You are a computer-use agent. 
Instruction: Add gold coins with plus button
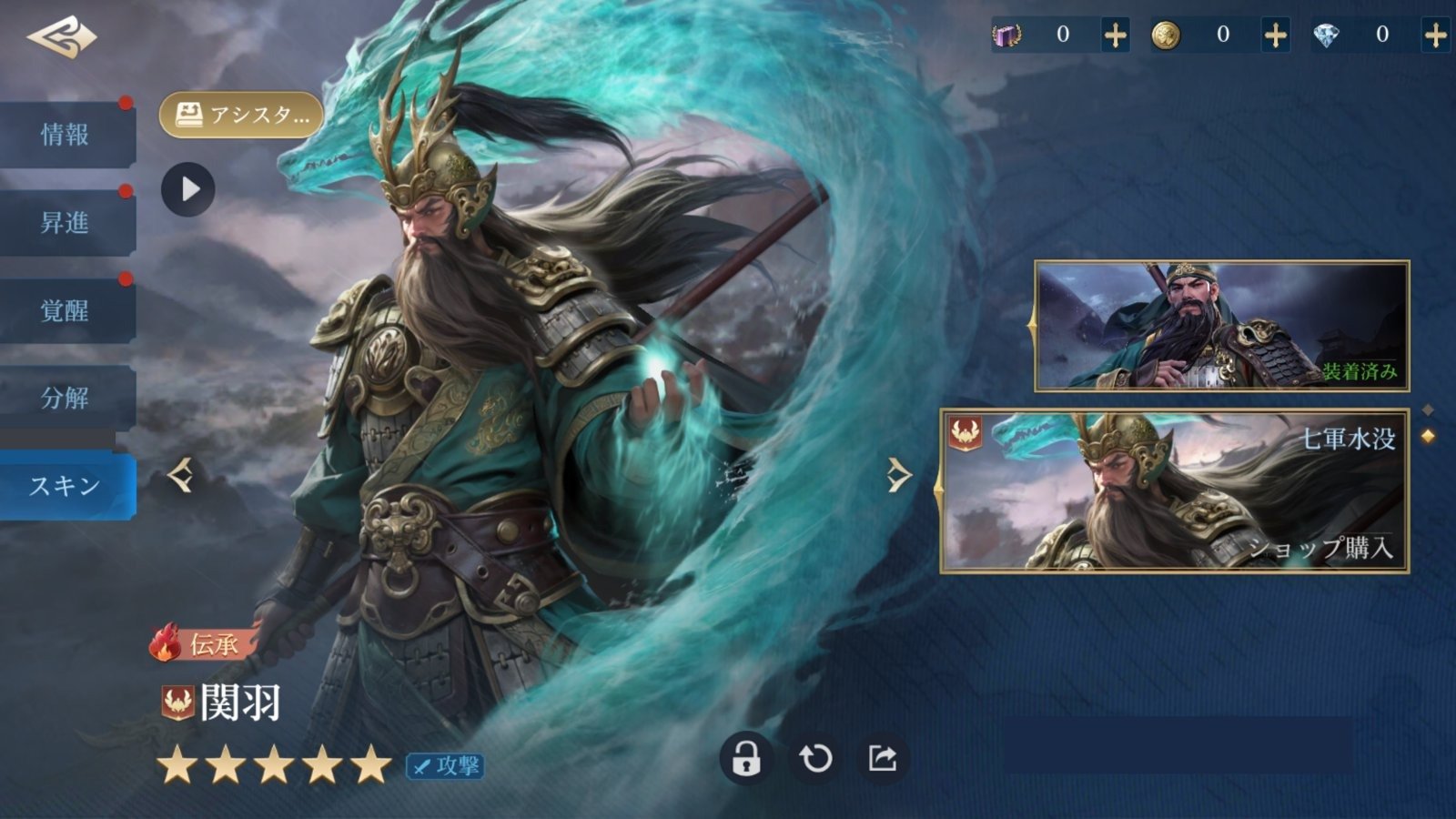point(1275,35)
